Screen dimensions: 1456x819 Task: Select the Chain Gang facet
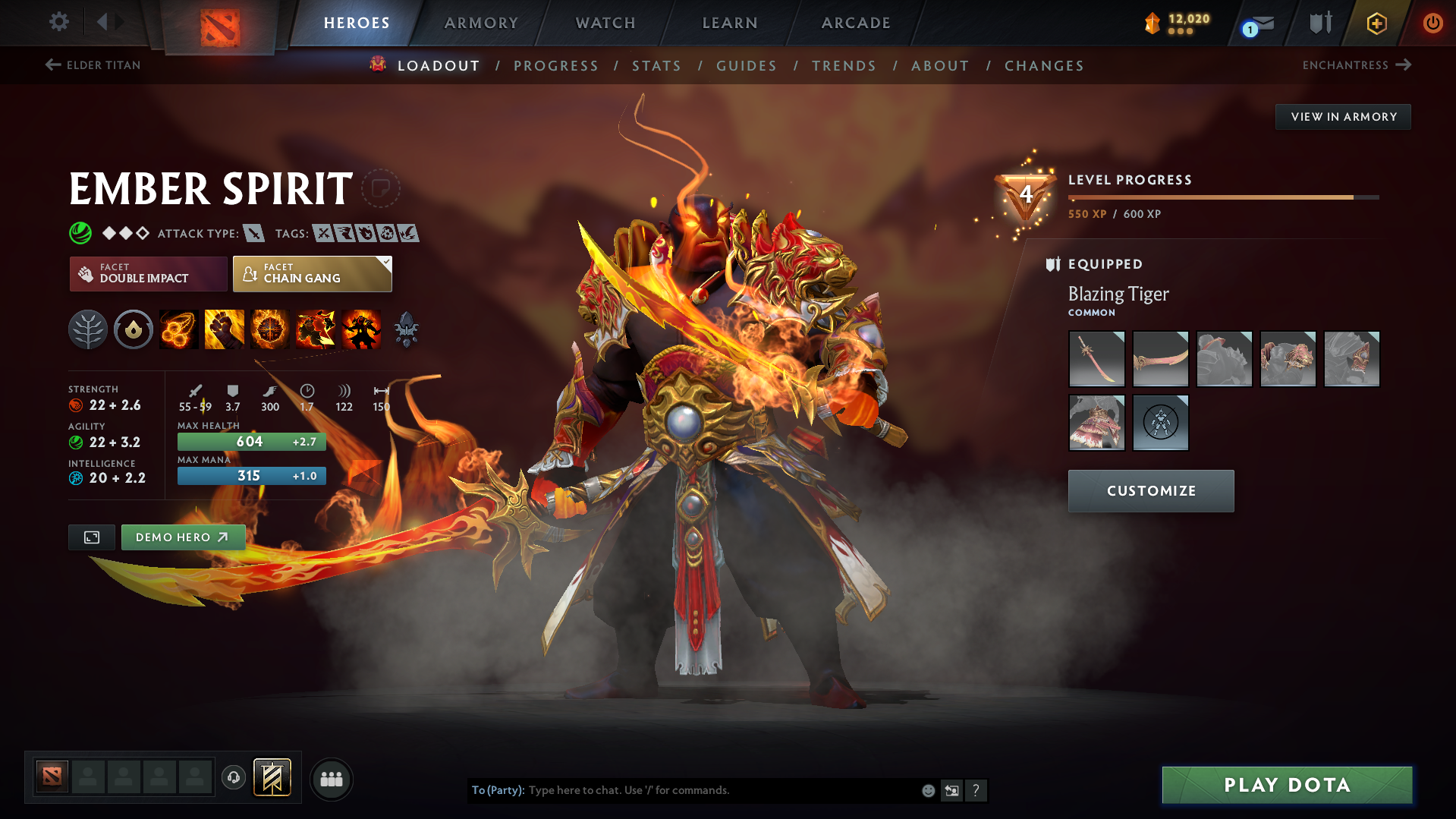pos(312,273)
